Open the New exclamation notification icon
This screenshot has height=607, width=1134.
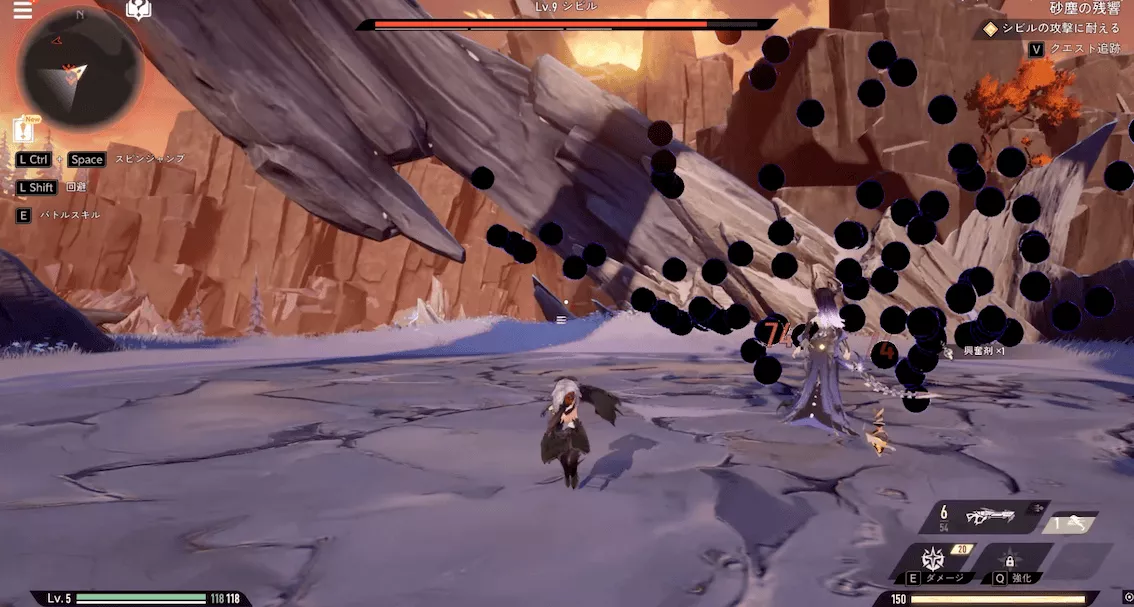click(24, 130)
